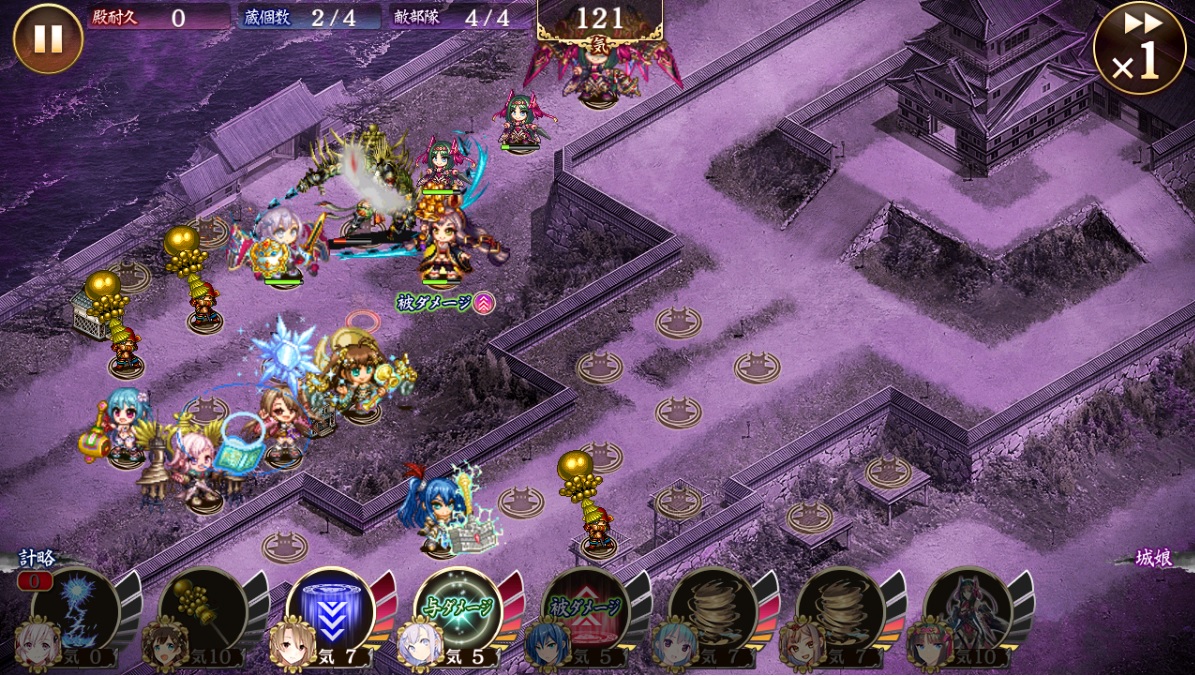This screenshot has height=676, width=1195.
Task: Toggle the ×1 battle speed button
Action: point(1139,48)
